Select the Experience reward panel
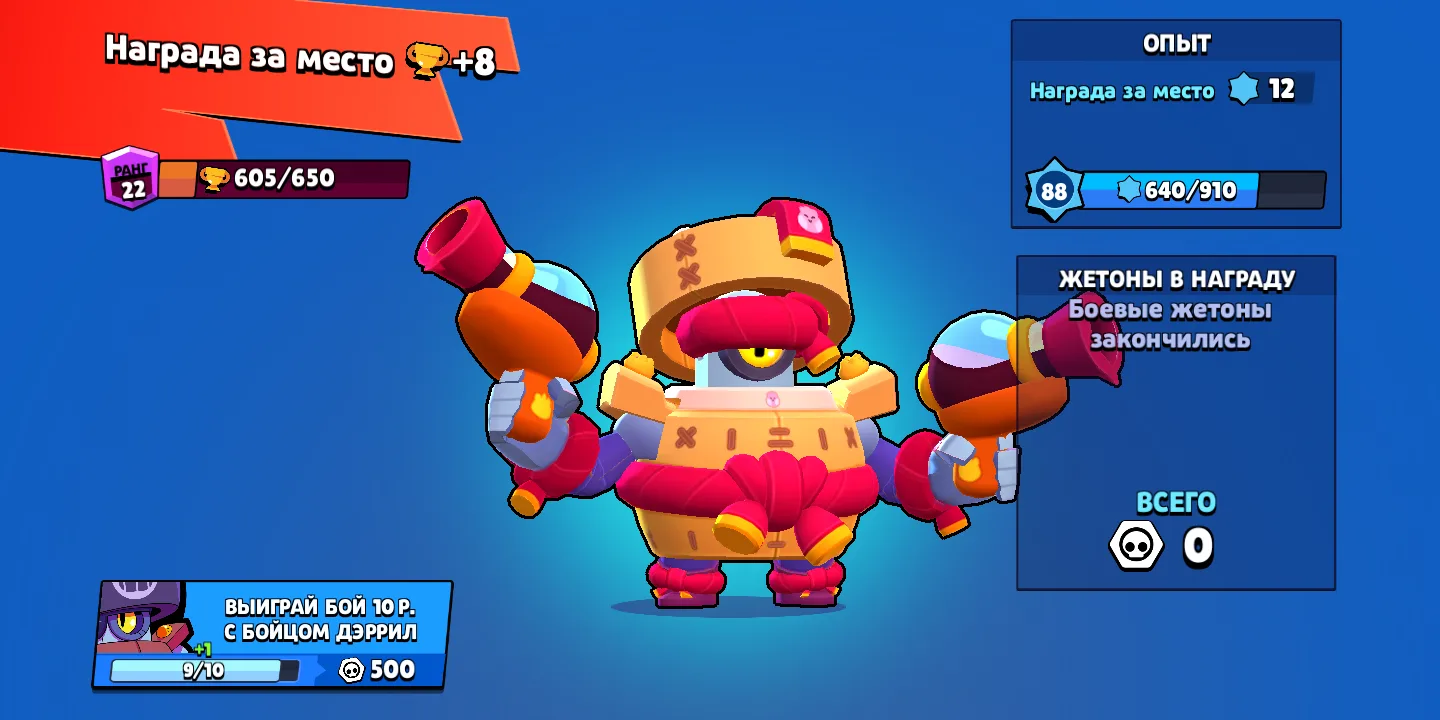The height and width of the screenshot is (720, 1440). (x=1175, y=122)
